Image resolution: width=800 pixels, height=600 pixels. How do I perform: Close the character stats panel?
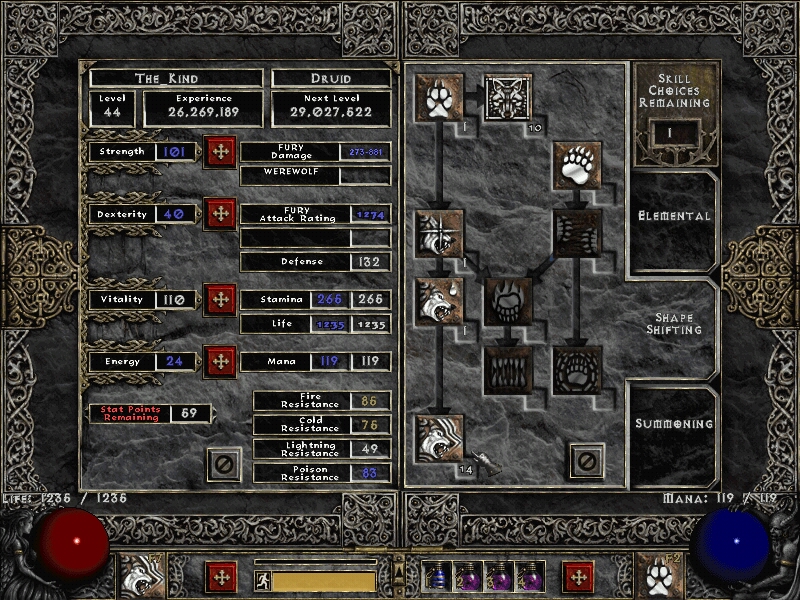click(224, 463)
